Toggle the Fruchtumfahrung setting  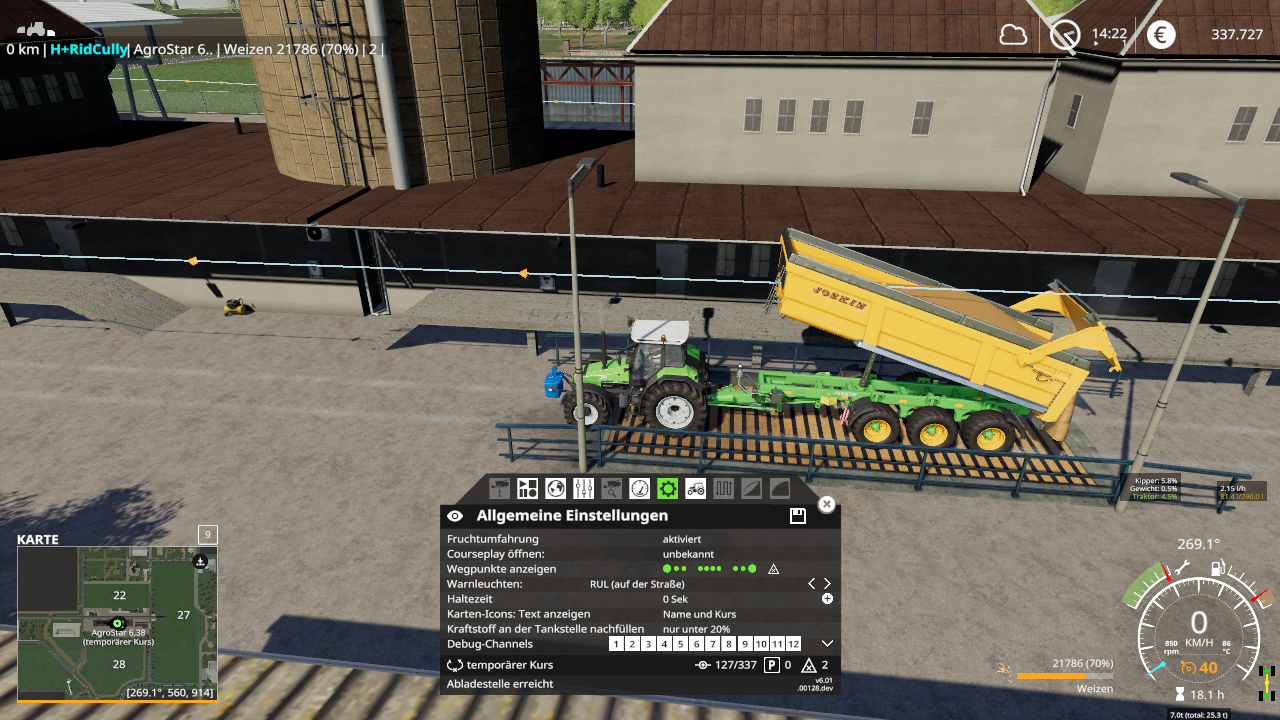(x=682, y=539)
